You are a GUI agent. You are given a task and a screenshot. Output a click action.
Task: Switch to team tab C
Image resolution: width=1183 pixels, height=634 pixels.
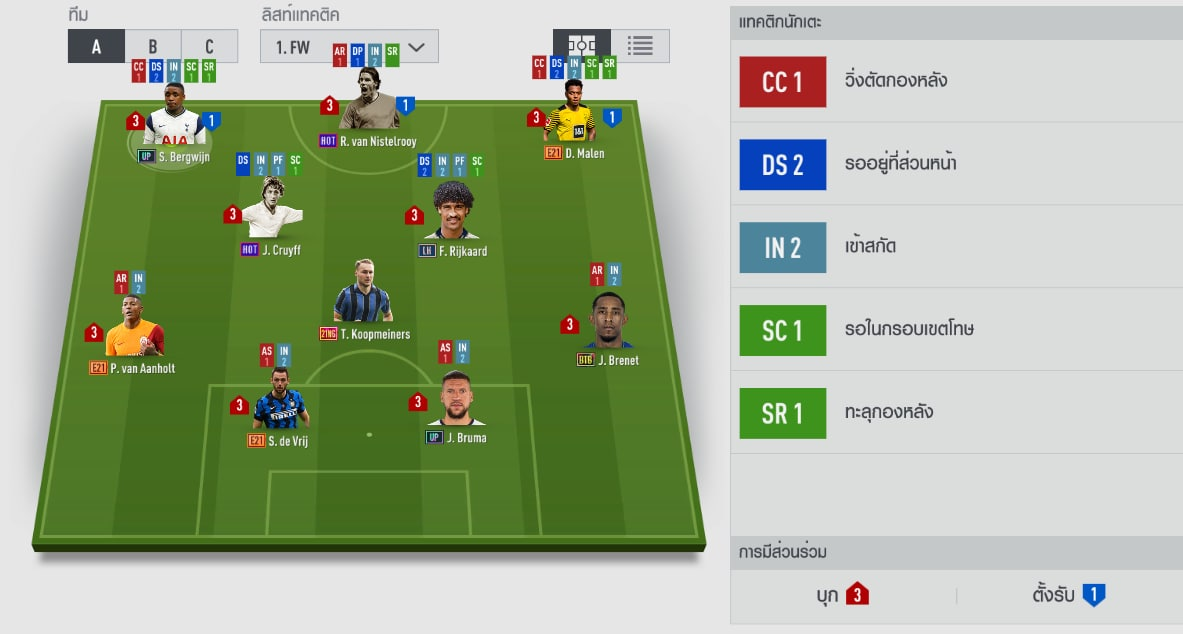point(209,46)
